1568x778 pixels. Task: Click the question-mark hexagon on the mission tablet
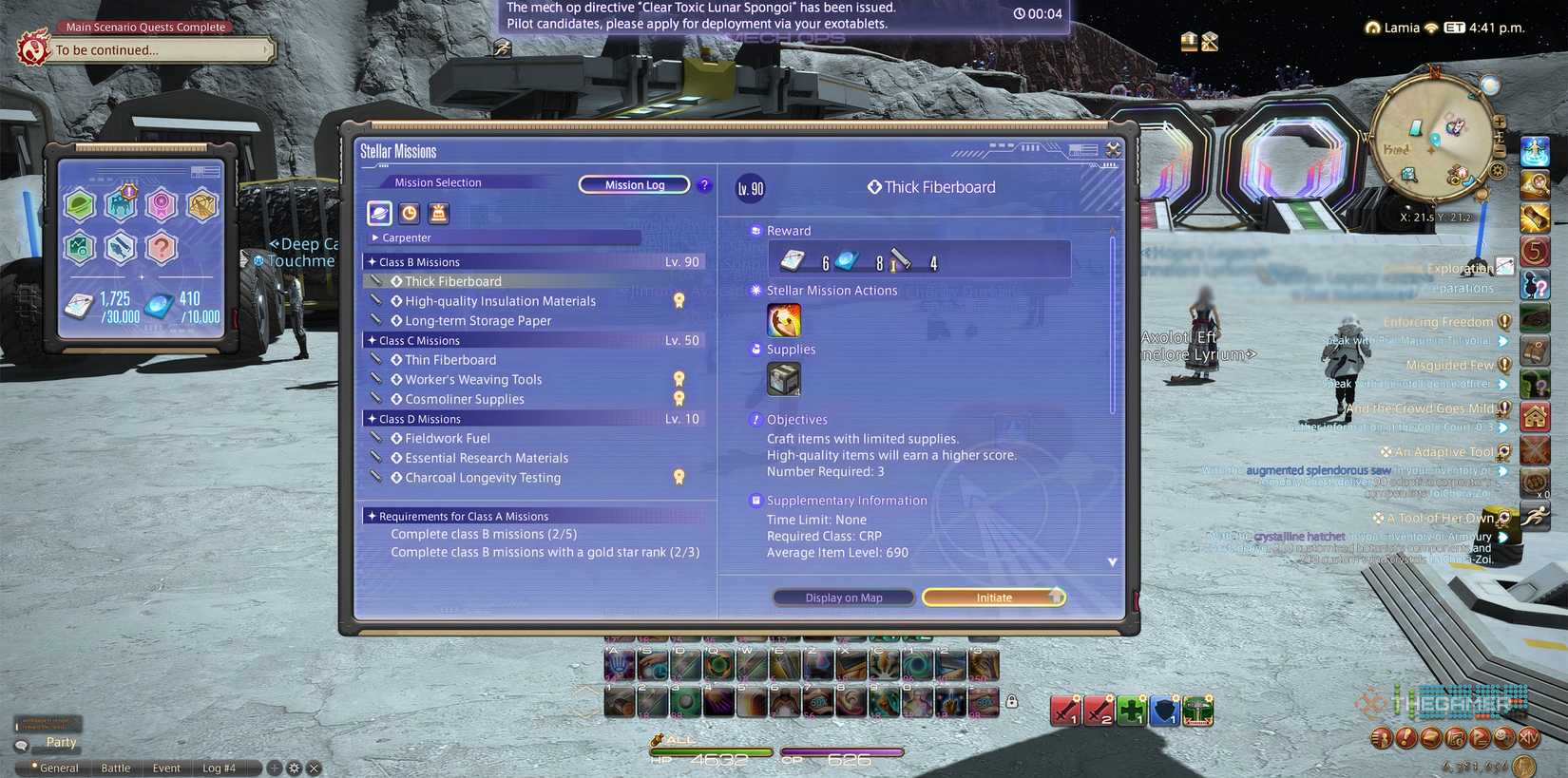[161, 247]
